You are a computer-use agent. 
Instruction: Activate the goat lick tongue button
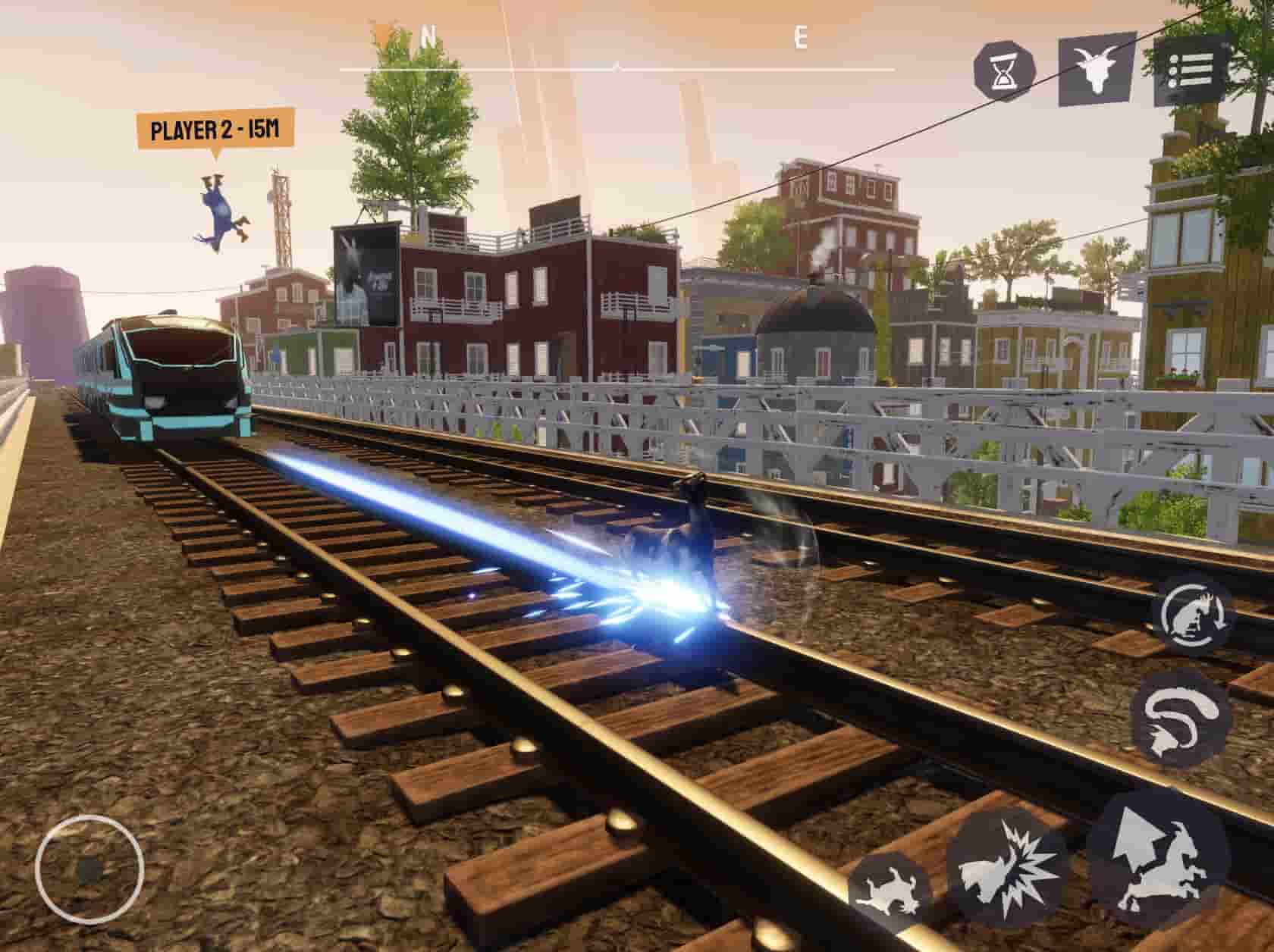tap(1180, 720)
